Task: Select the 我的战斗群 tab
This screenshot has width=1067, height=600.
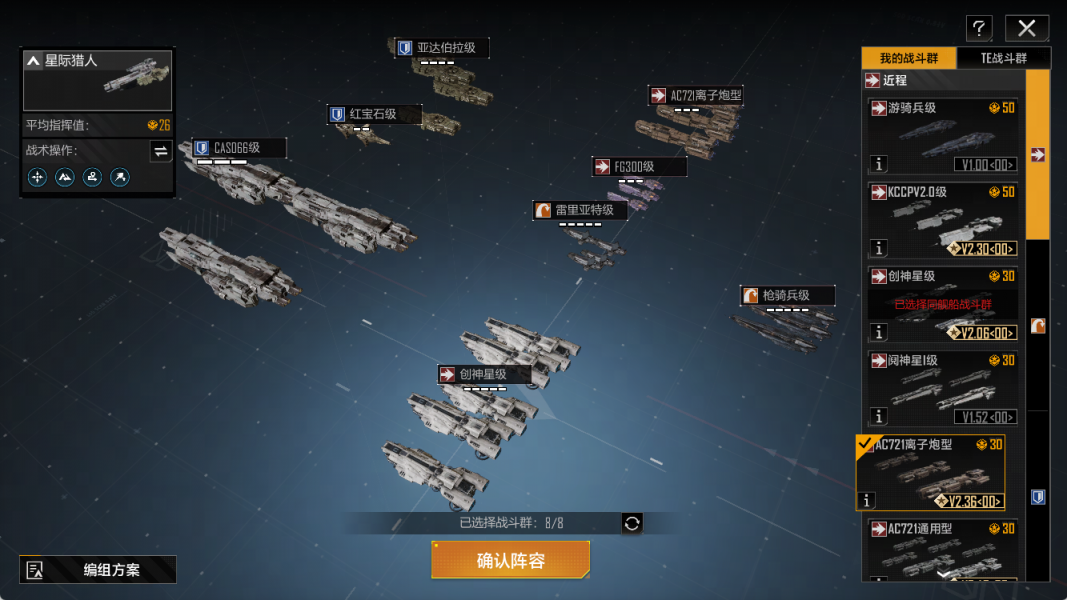Action: [x=909, y=58]
